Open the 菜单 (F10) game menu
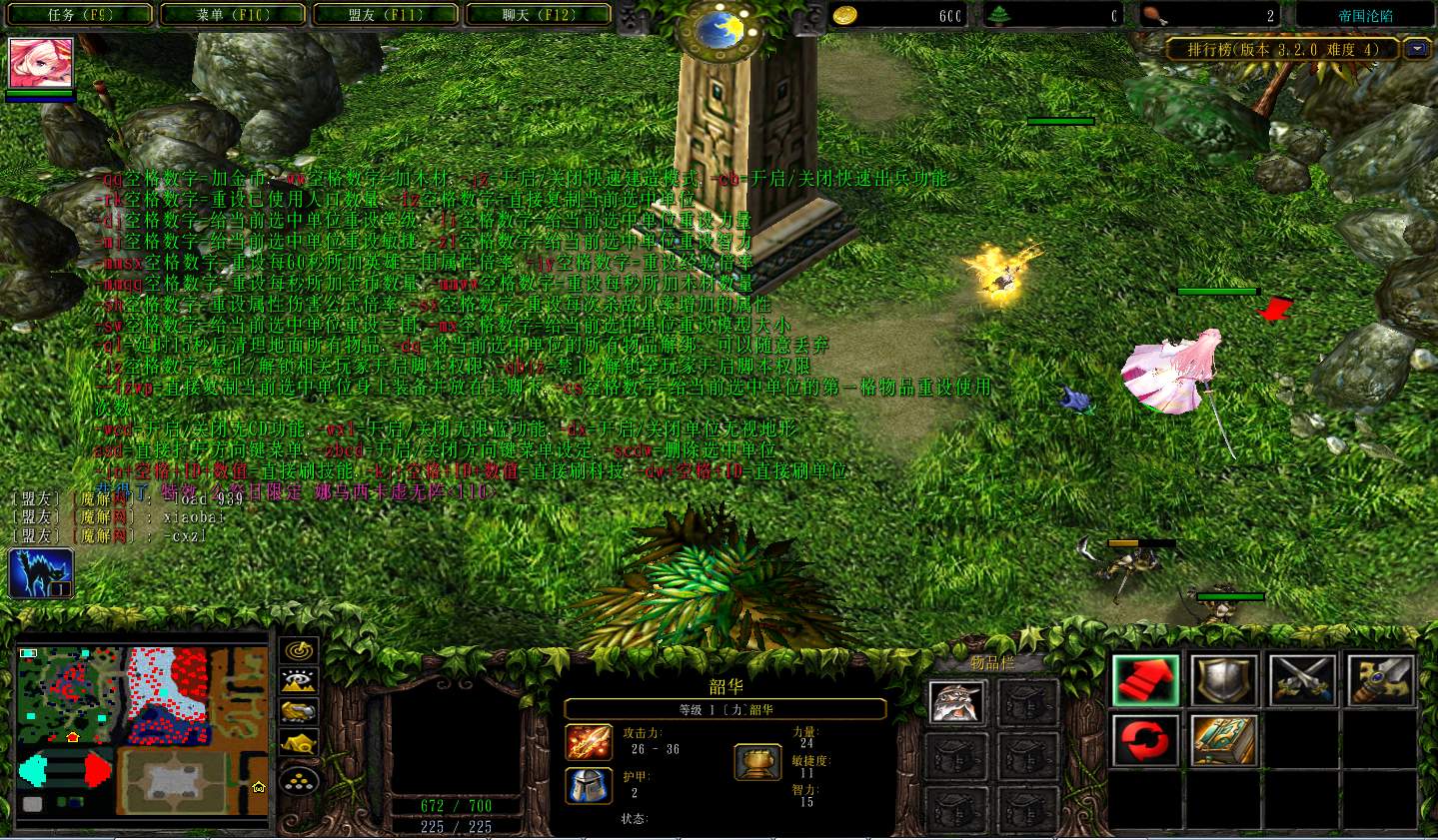 tap(234, 15)
